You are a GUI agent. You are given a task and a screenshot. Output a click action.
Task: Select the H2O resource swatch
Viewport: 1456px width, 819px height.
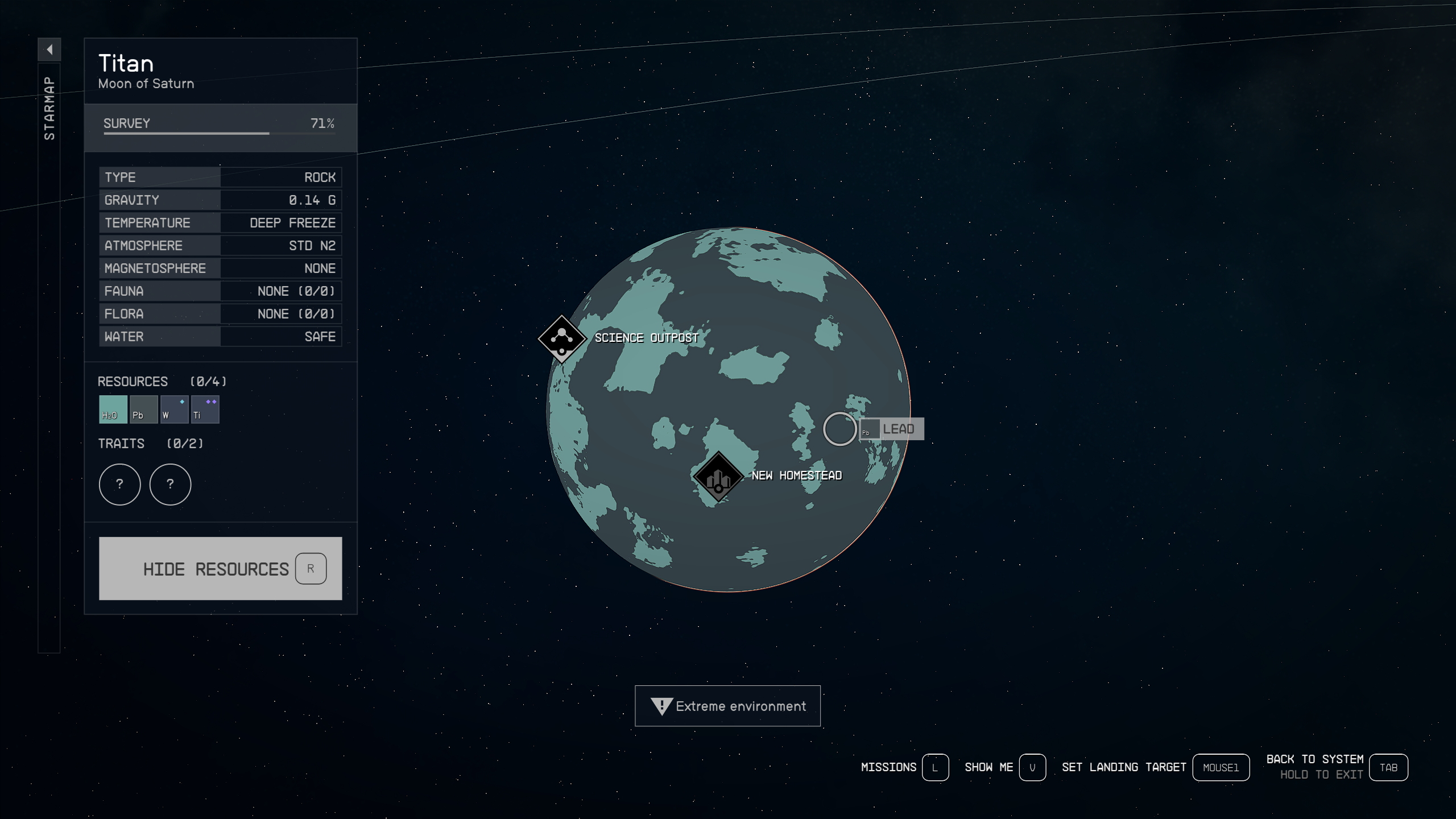tap(111, 409)
